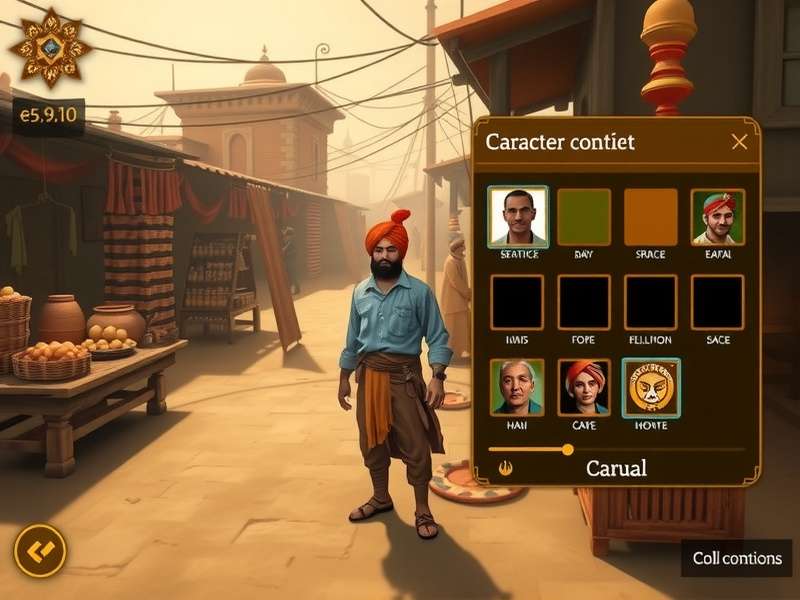Select the empty FOPE slot
The width and height of the screenshot is (800, 600).
pyautogui.click(x=584, y=302)
